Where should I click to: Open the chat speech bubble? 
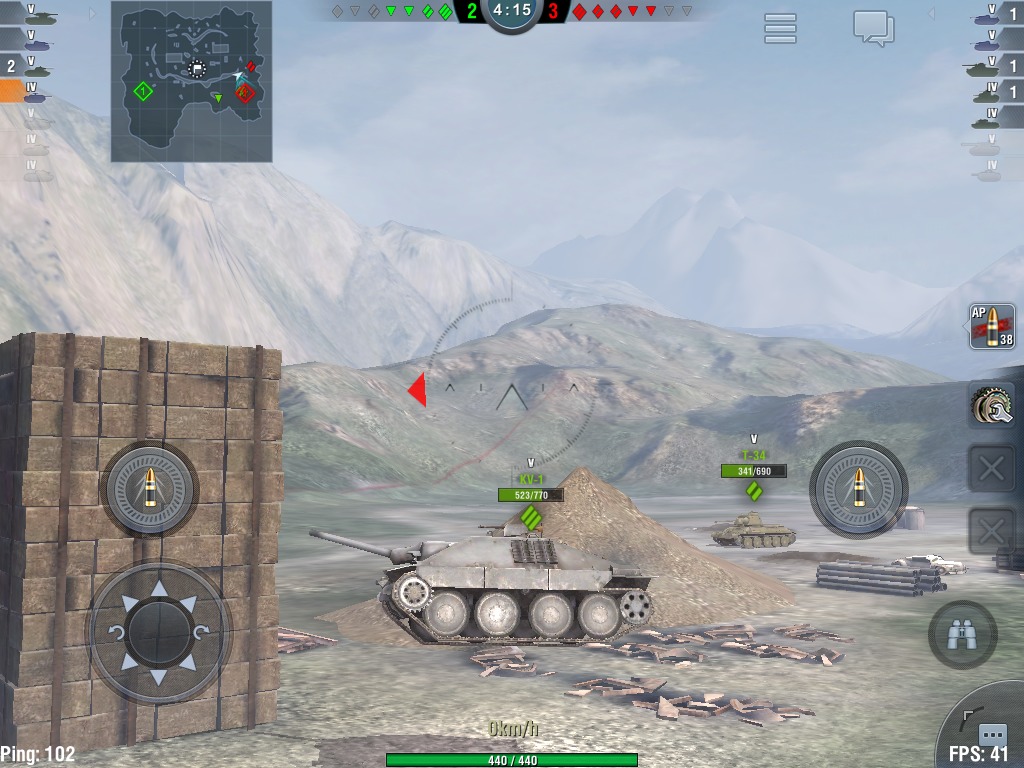pyautogui.click(x=873, y=28)
